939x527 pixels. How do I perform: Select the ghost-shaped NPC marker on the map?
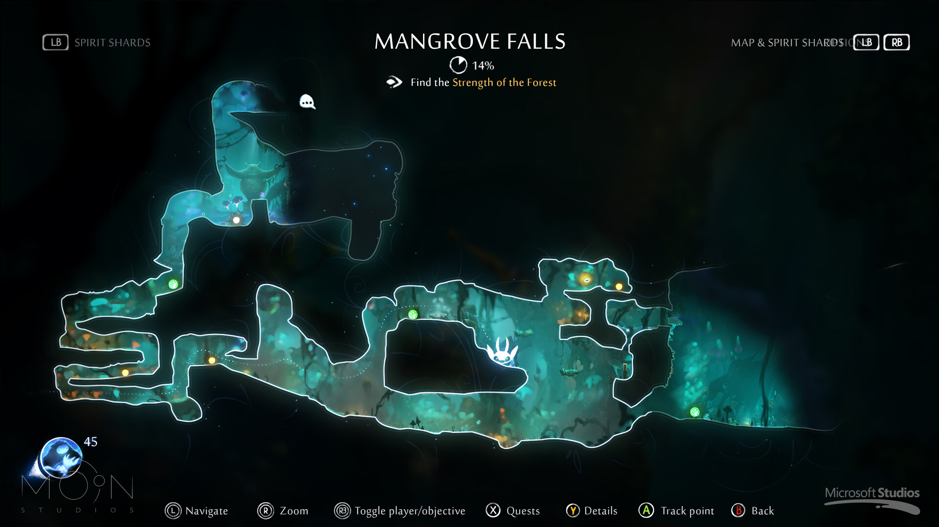coord(308,101)
